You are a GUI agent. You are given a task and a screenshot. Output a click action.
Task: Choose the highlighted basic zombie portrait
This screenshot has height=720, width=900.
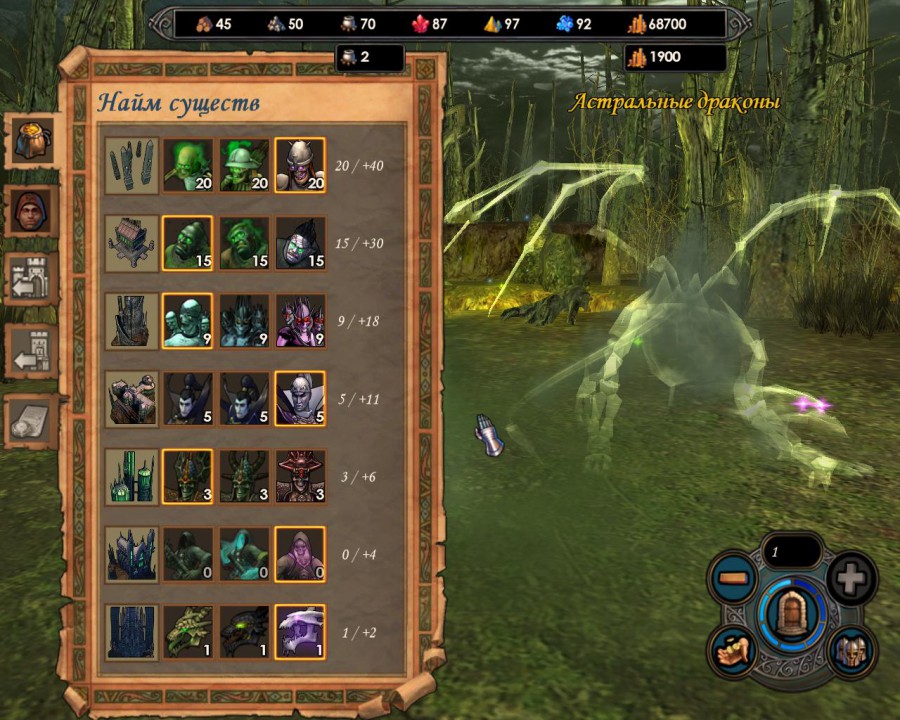coord(187,243)
